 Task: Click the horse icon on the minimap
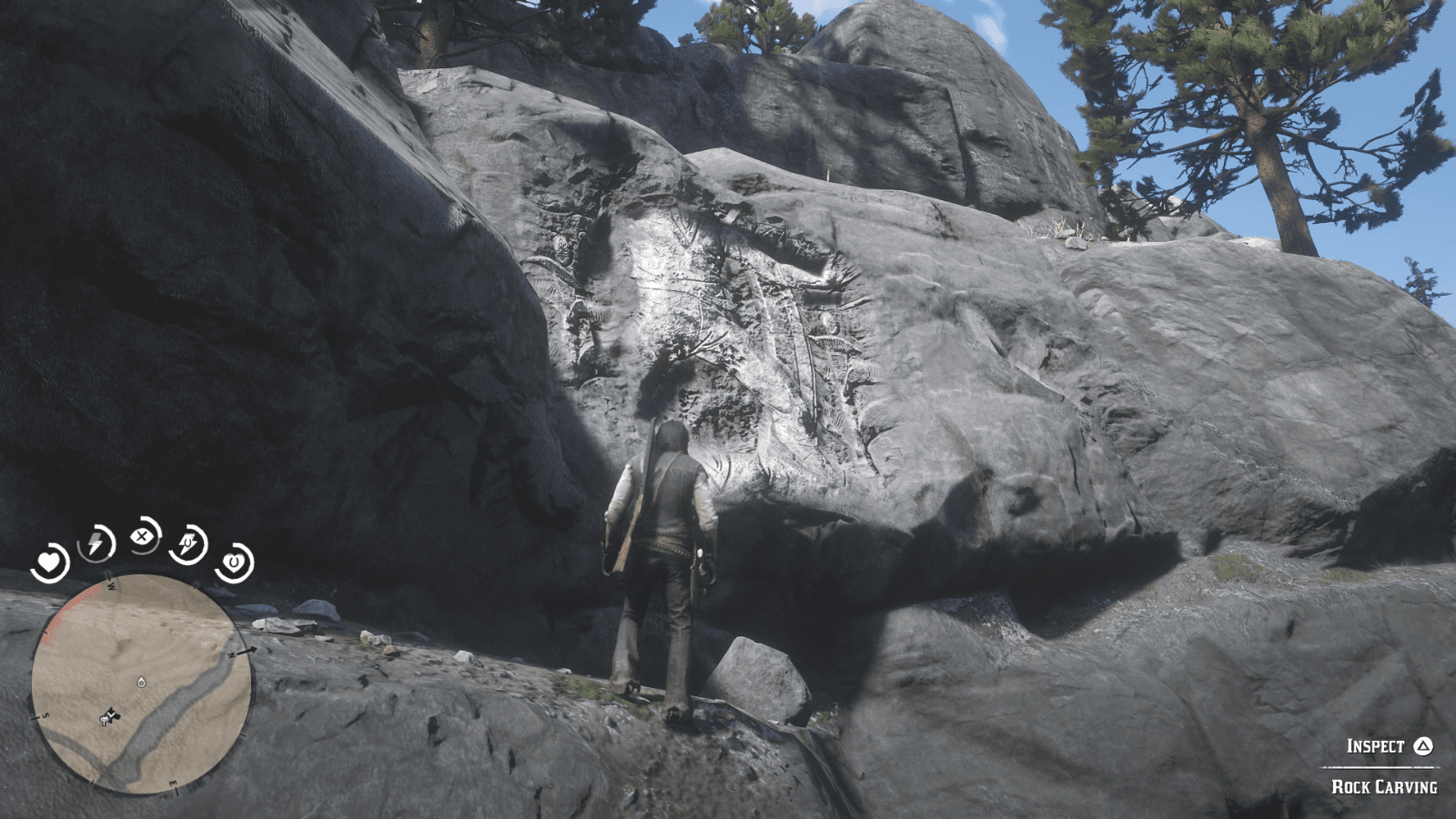click(106, 721)
